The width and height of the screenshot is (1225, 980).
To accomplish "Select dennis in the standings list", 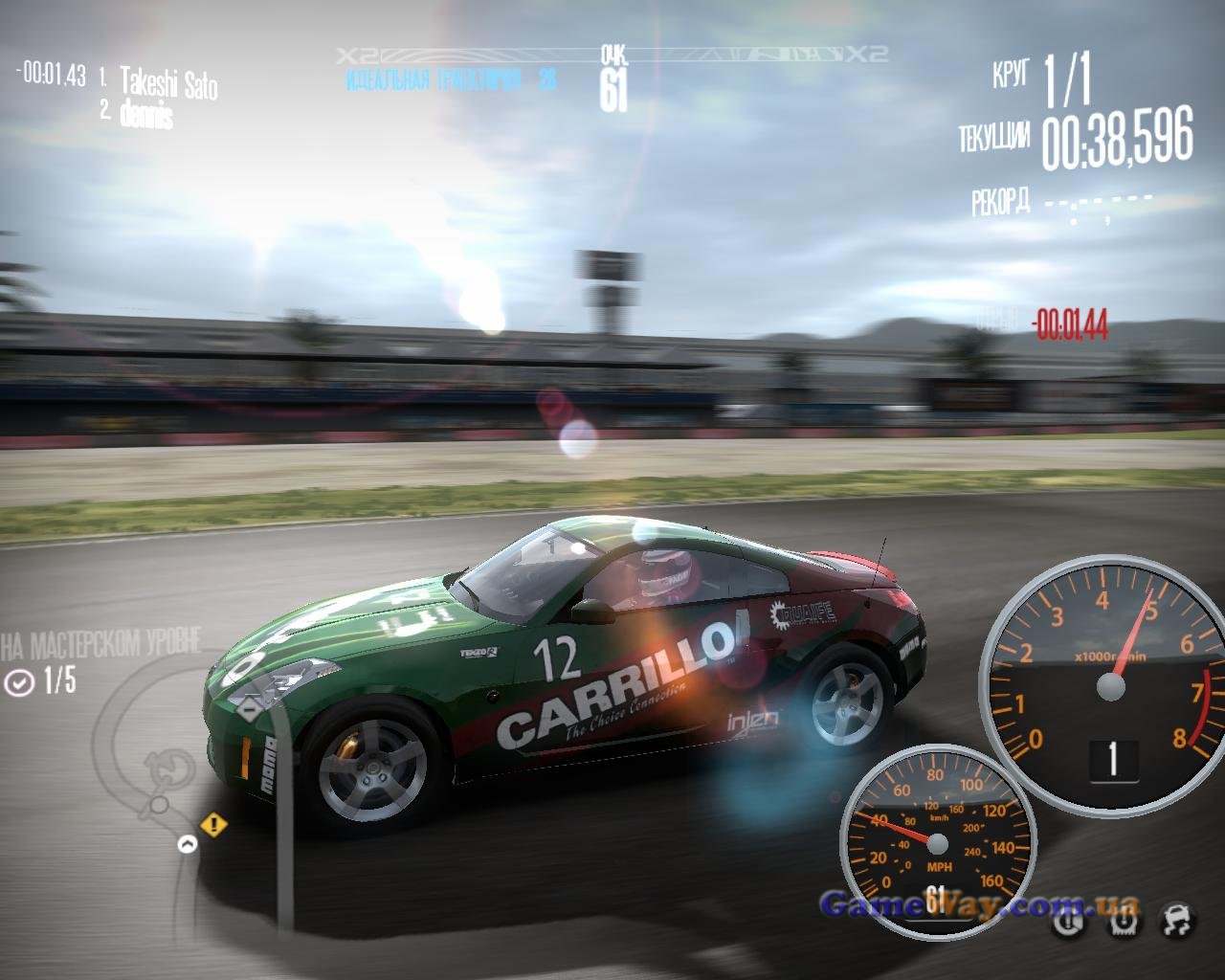I will (x=146, y=116).
